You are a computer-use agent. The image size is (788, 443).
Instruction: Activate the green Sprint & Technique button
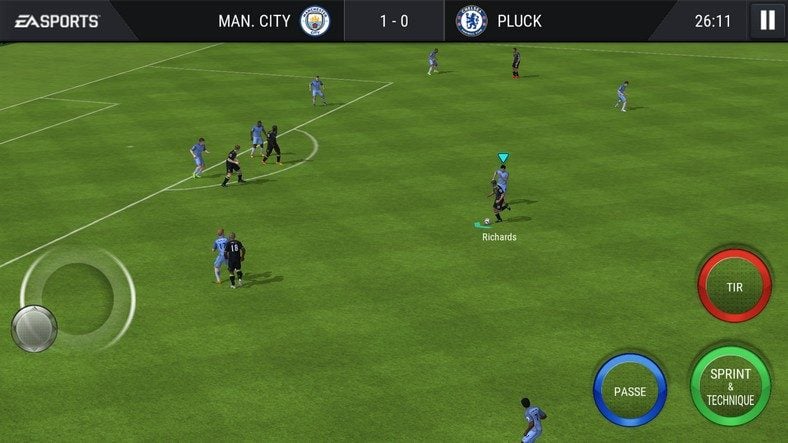[x=730, y=386]
